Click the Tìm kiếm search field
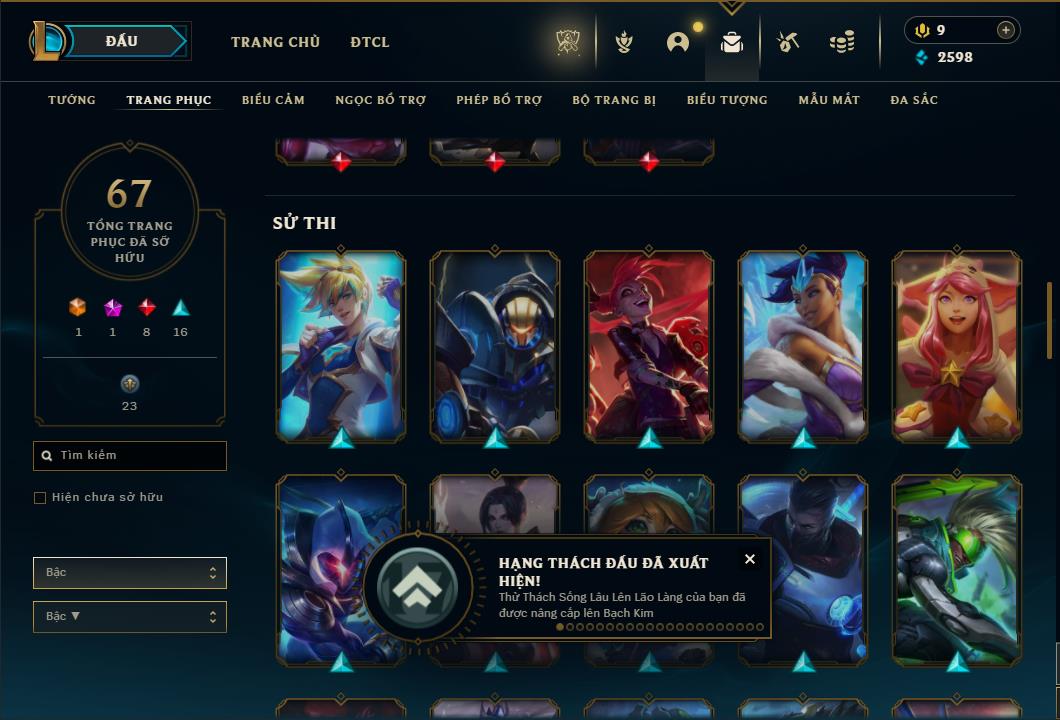This screenshot has height=720, width=1060. pyautogui.click(x=130, y=456)
